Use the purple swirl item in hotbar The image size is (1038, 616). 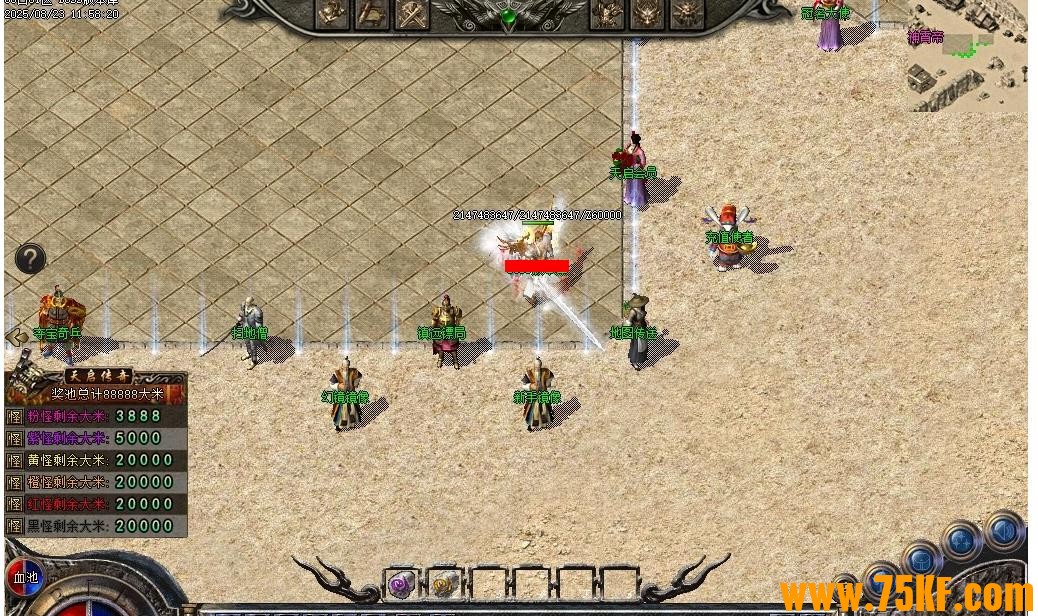401,584
